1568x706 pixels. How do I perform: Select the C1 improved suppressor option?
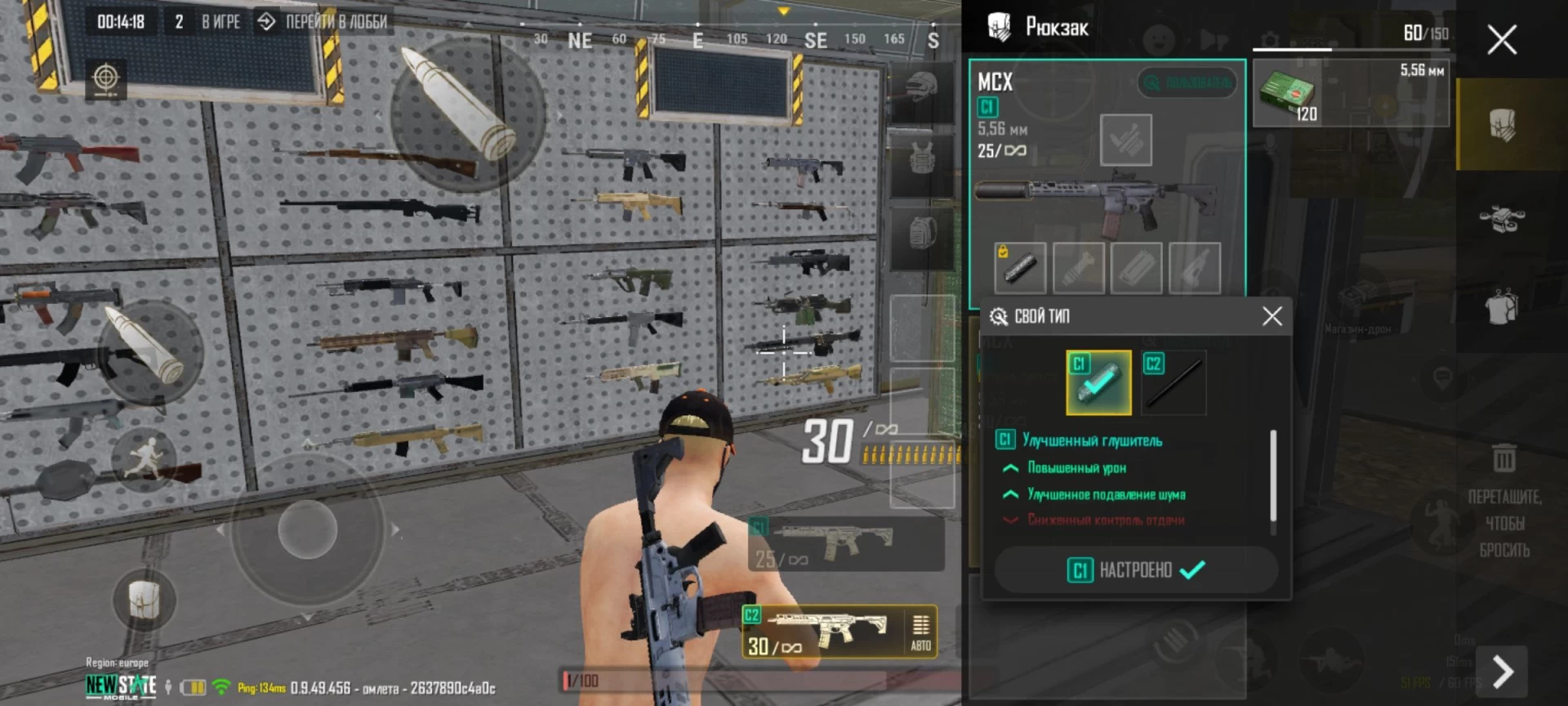pos(1098,382)
